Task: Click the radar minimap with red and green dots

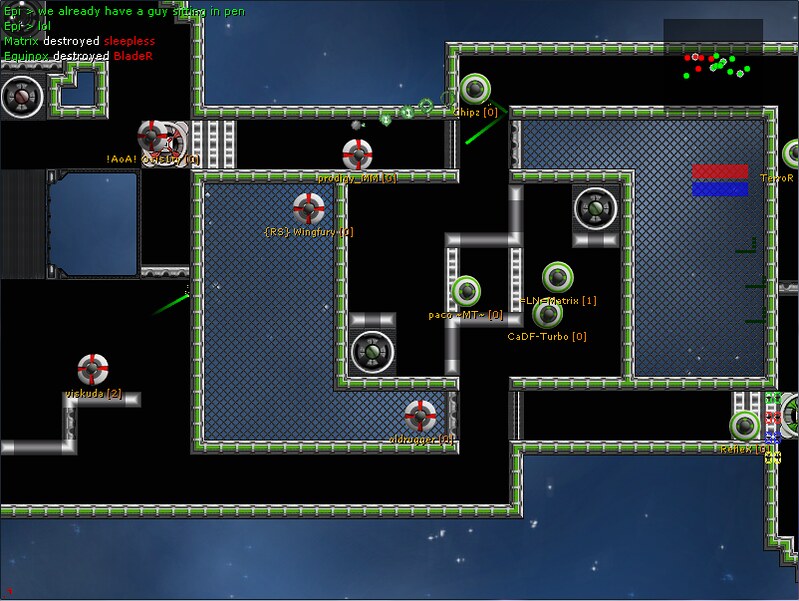Action: 713,61
